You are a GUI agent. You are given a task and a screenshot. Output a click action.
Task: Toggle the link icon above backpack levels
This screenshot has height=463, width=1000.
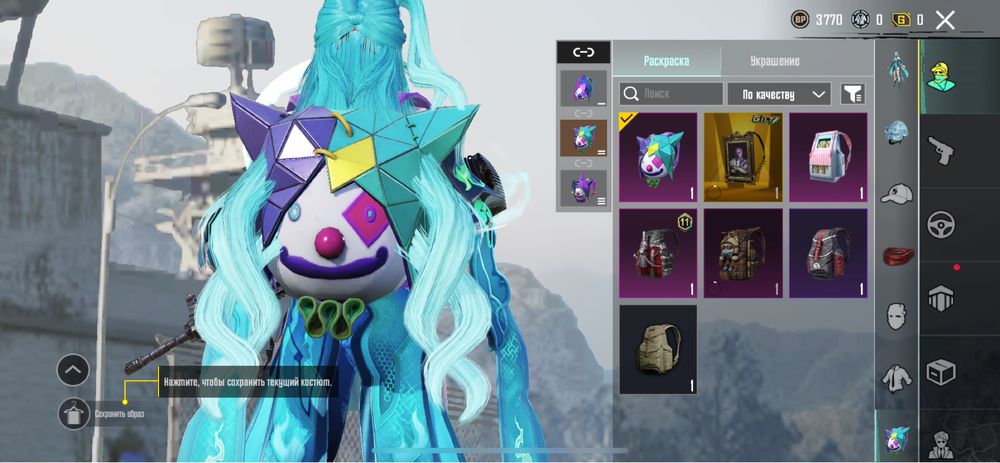pos(582,52)
